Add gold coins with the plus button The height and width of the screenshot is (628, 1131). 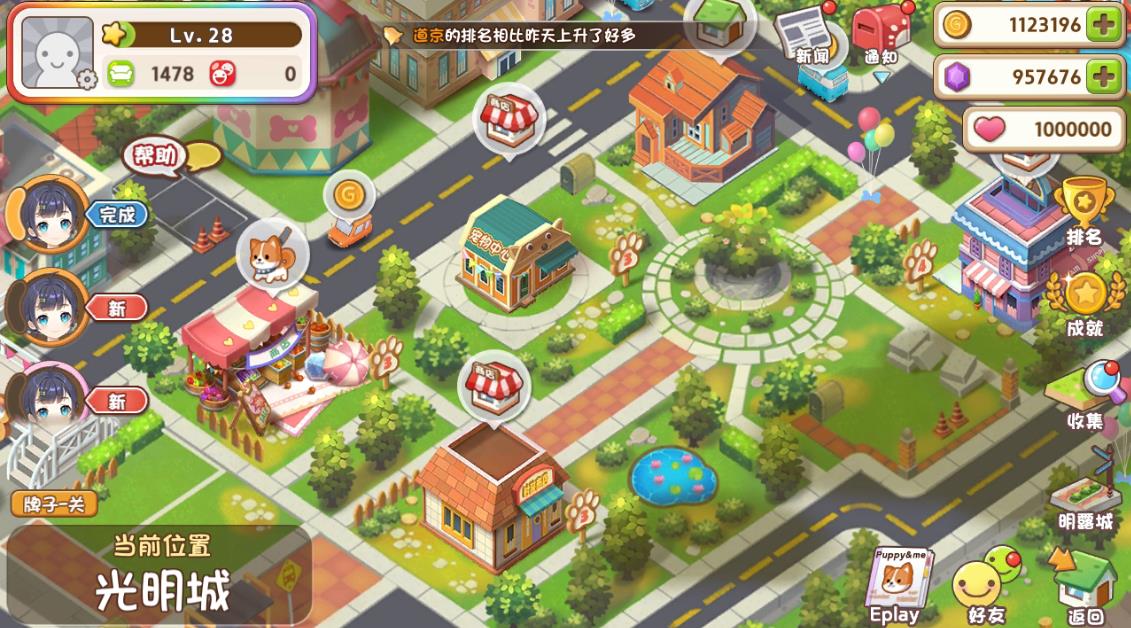pyautogui.click(x=1103, y=25)
